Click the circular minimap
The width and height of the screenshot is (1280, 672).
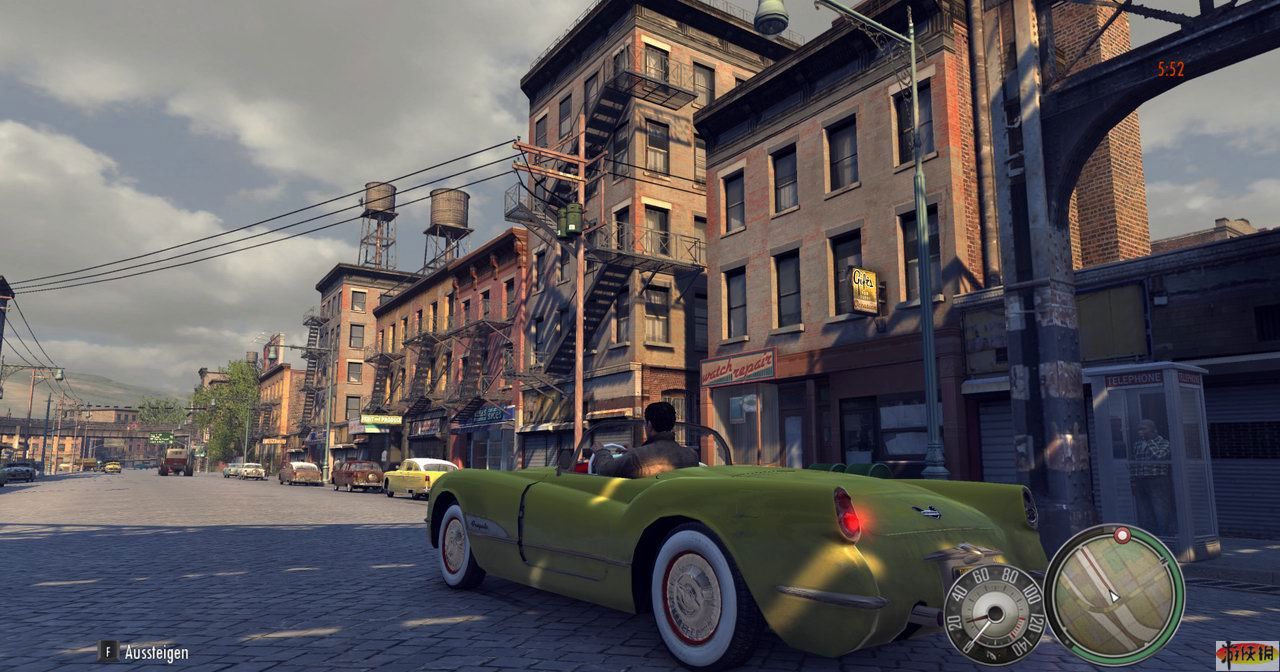tap(1114, 594)
